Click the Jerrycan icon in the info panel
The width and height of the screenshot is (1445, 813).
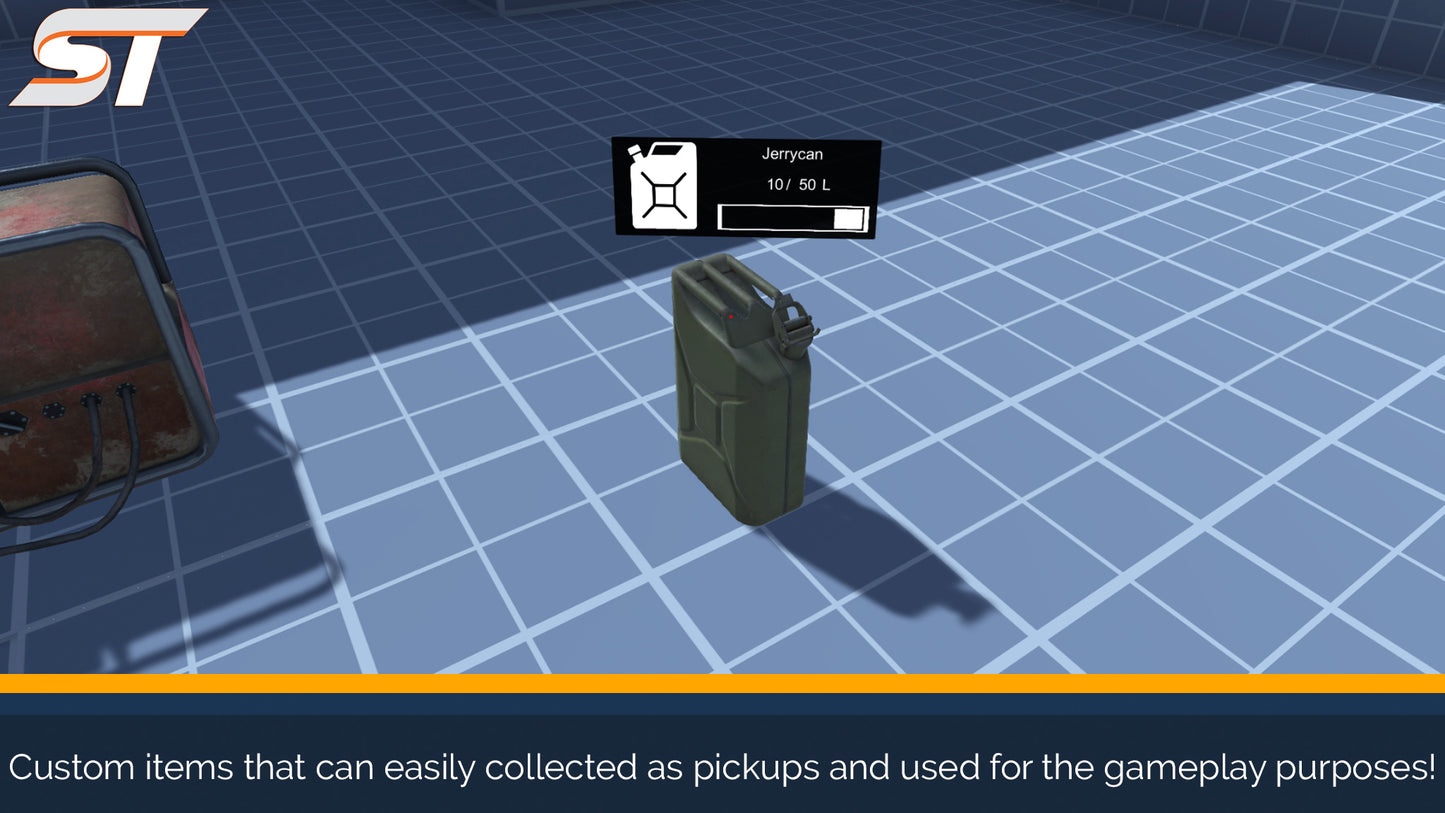(x=662, y=186)
